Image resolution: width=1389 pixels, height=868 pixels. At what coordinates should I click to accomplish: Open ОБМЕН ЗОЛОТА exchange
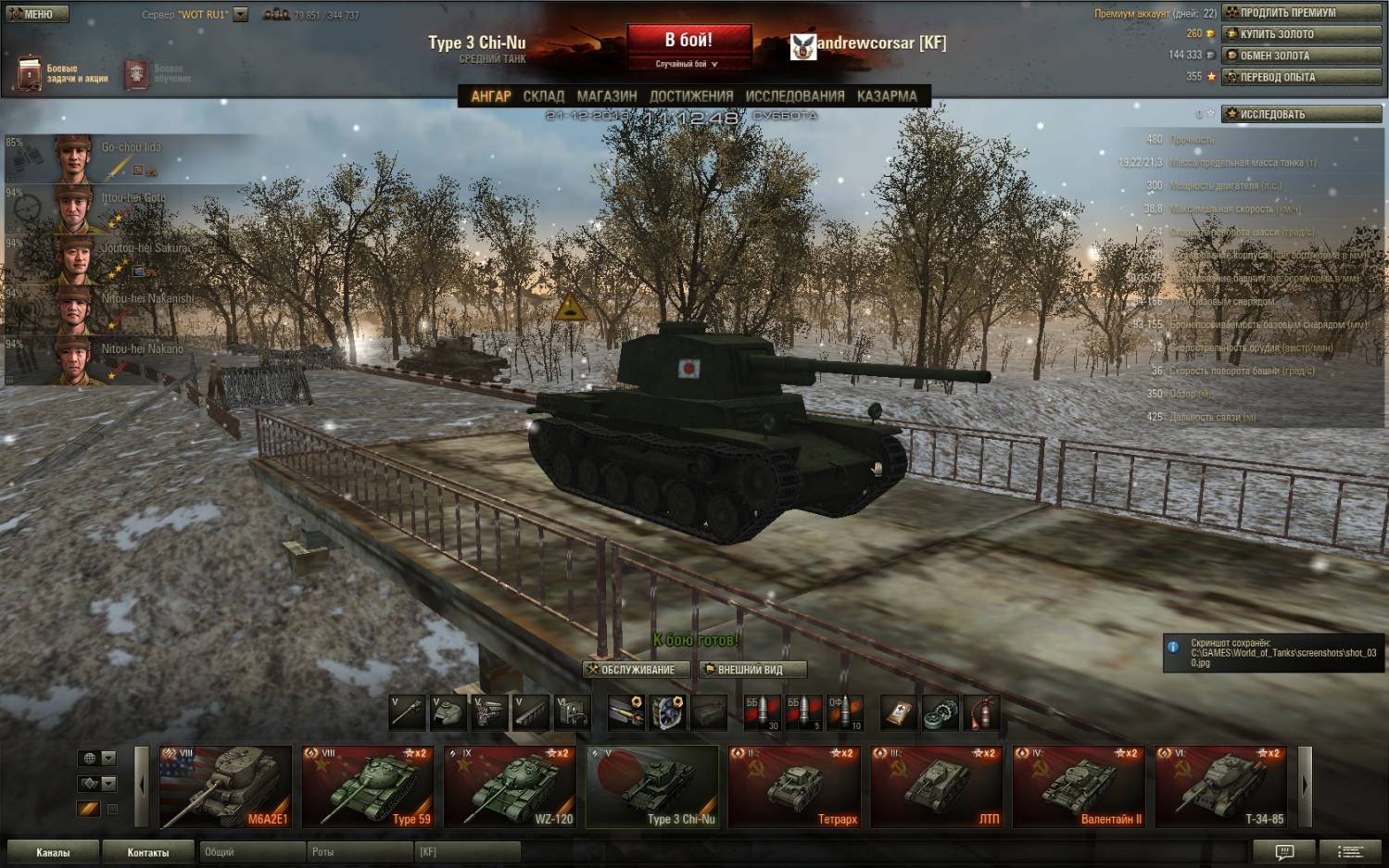(x=1301, y=56)
